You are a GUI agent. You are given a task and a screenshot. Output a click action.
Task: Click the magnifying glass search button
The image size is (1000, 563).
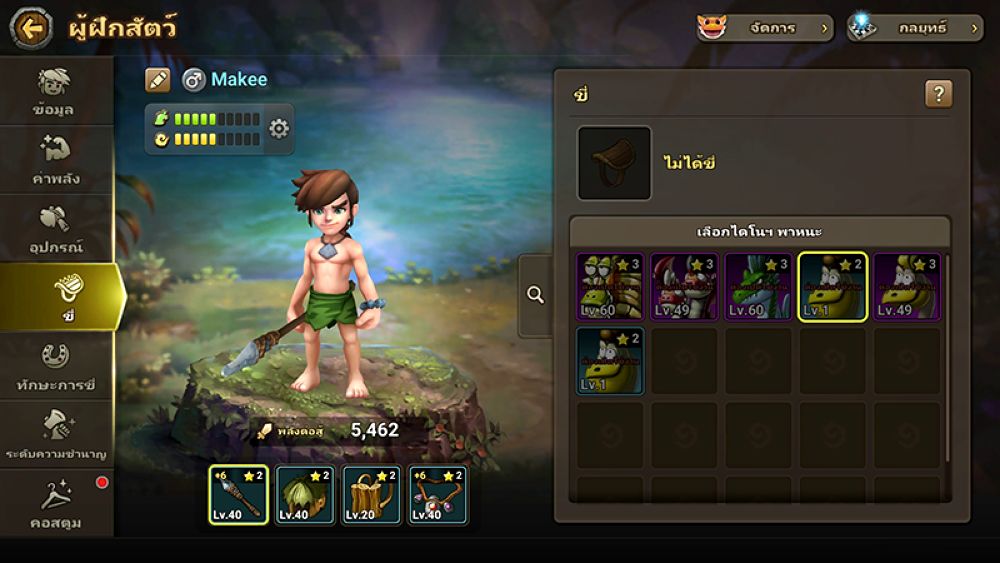pyautogui.click(x=536, y=295)
